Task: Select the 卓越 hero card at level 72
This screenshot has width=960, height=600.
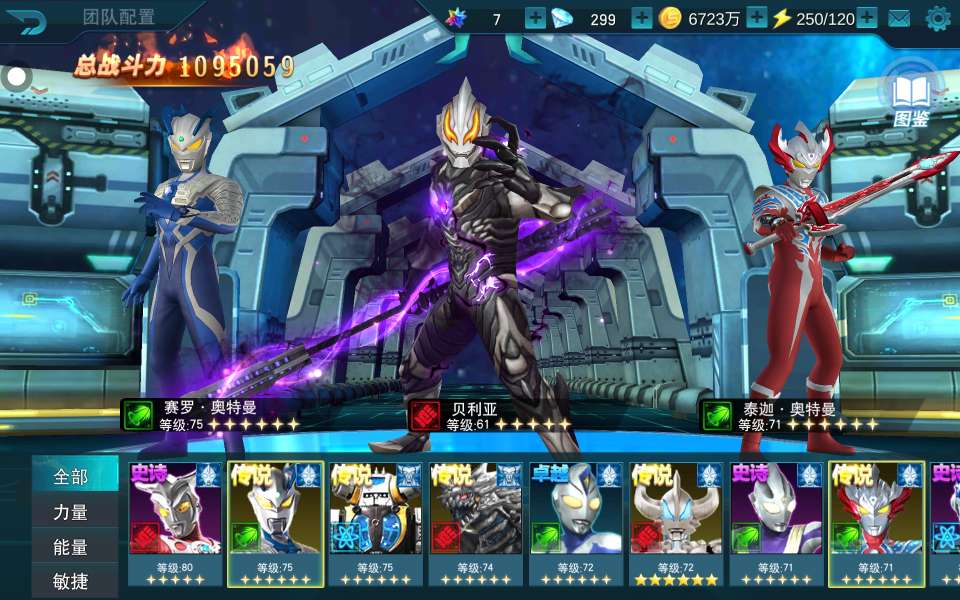Action: tap(576, 520)
